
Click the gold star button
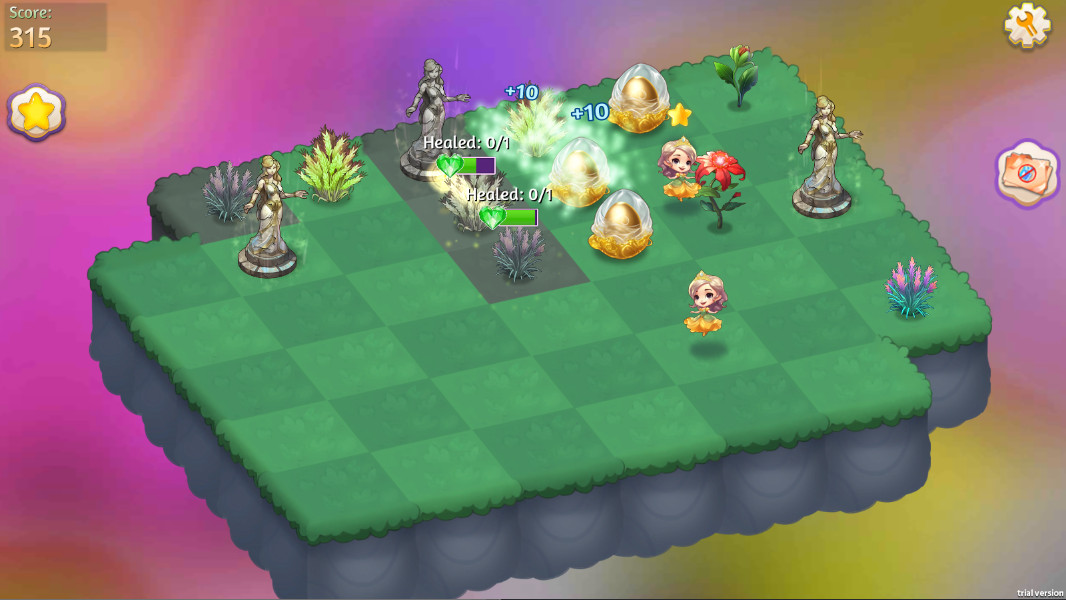(x=37, y=112)
